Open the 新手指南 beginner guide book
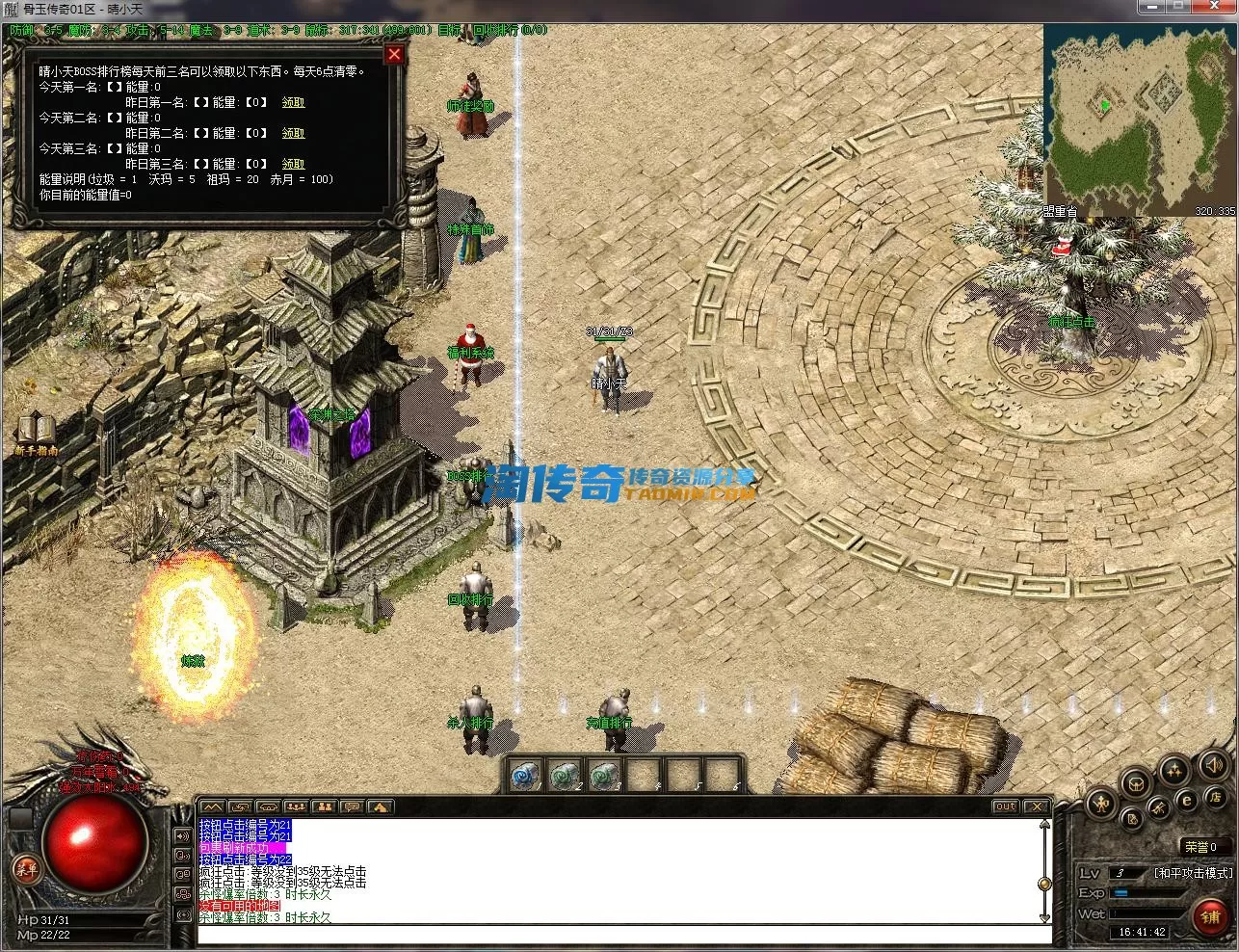 (37, 431)
